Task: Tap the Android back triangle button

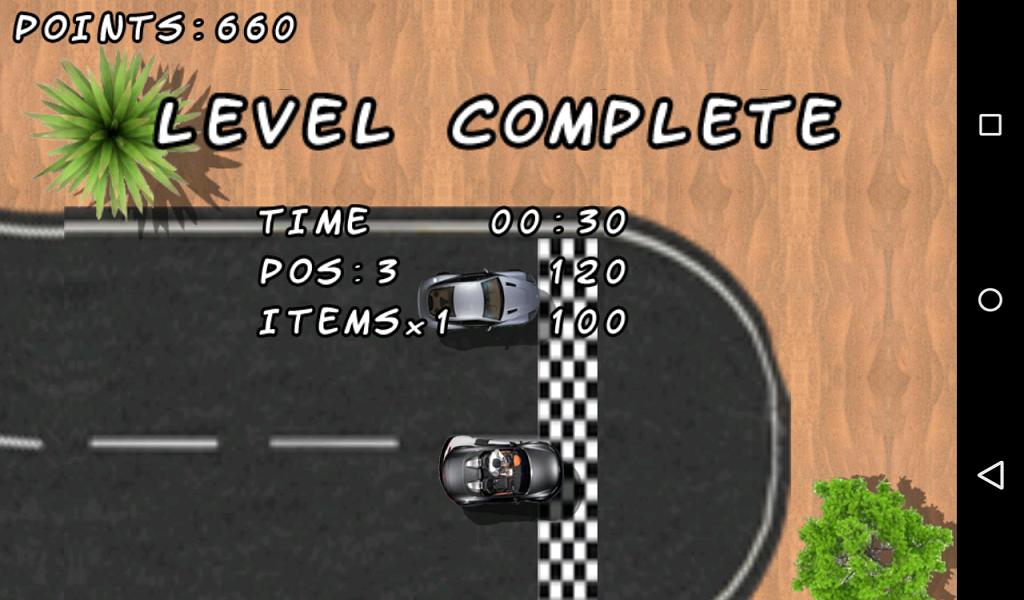Action: coord(990,475)
